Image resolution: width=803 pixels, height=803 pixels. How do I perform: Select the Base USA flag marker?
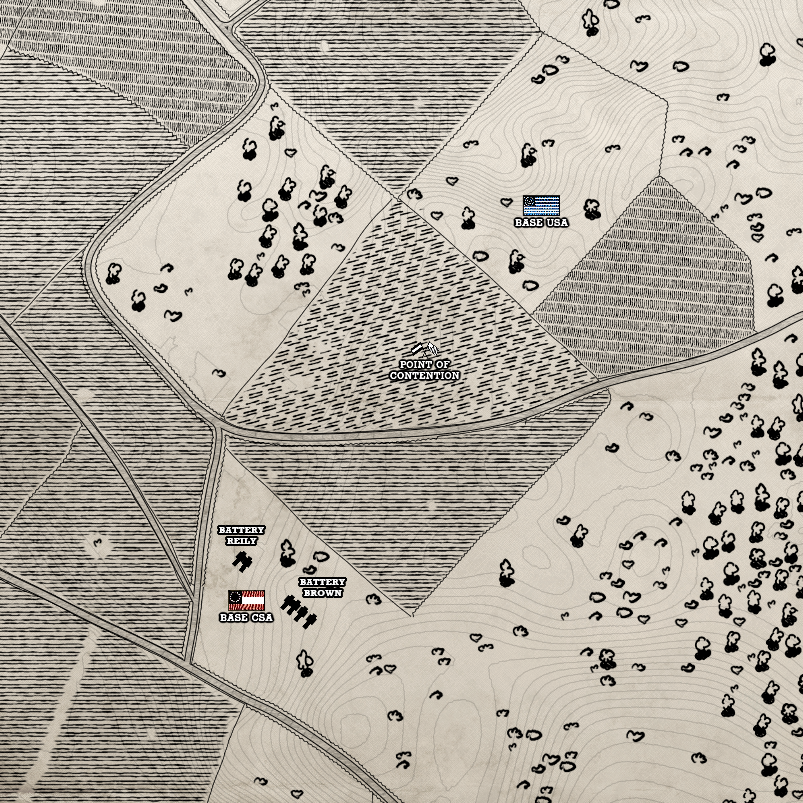click(541, 206)
